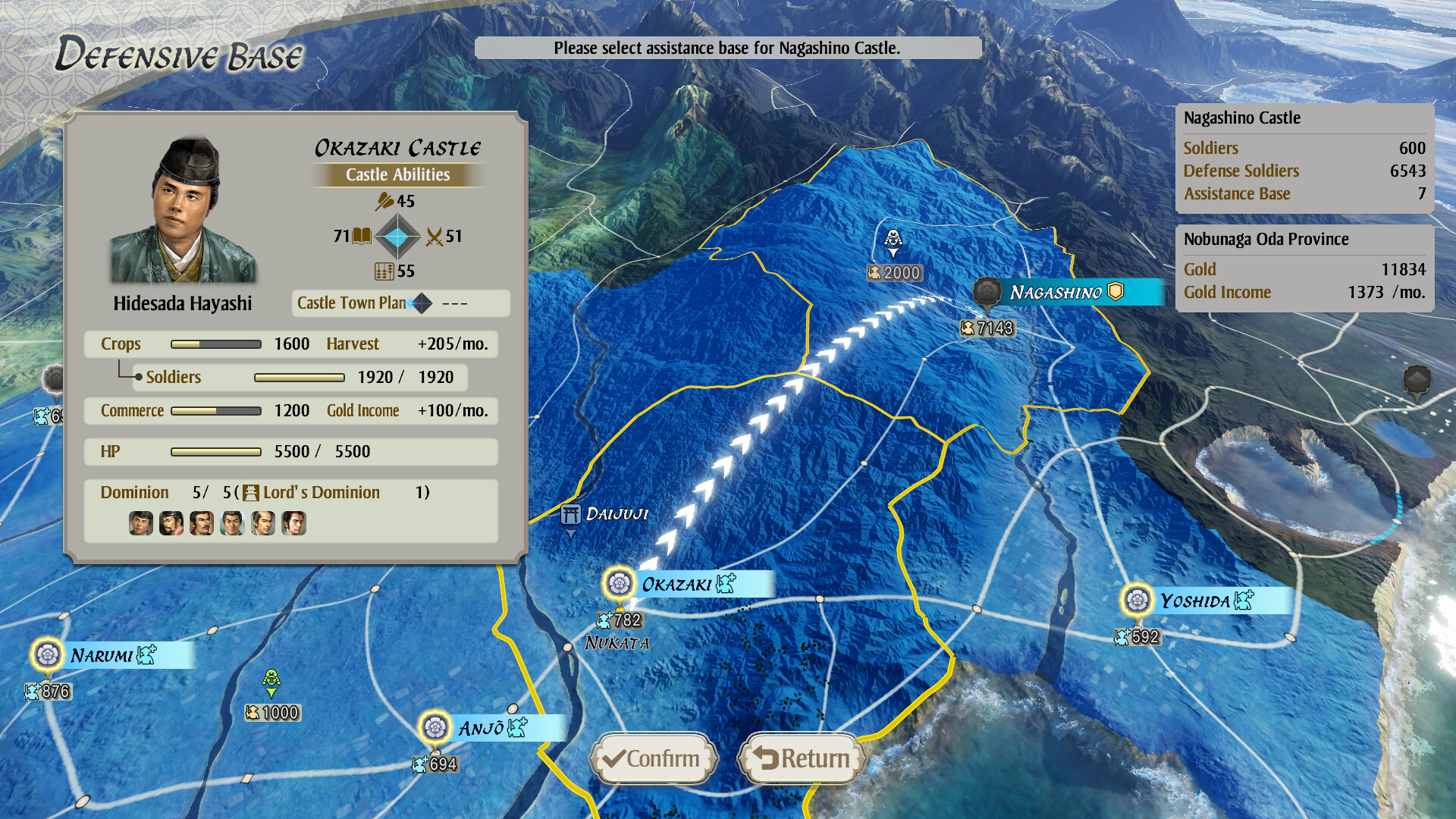Click the book knowledge stat icon showing 71
The image size is (1456, 819).
[362, 235]
